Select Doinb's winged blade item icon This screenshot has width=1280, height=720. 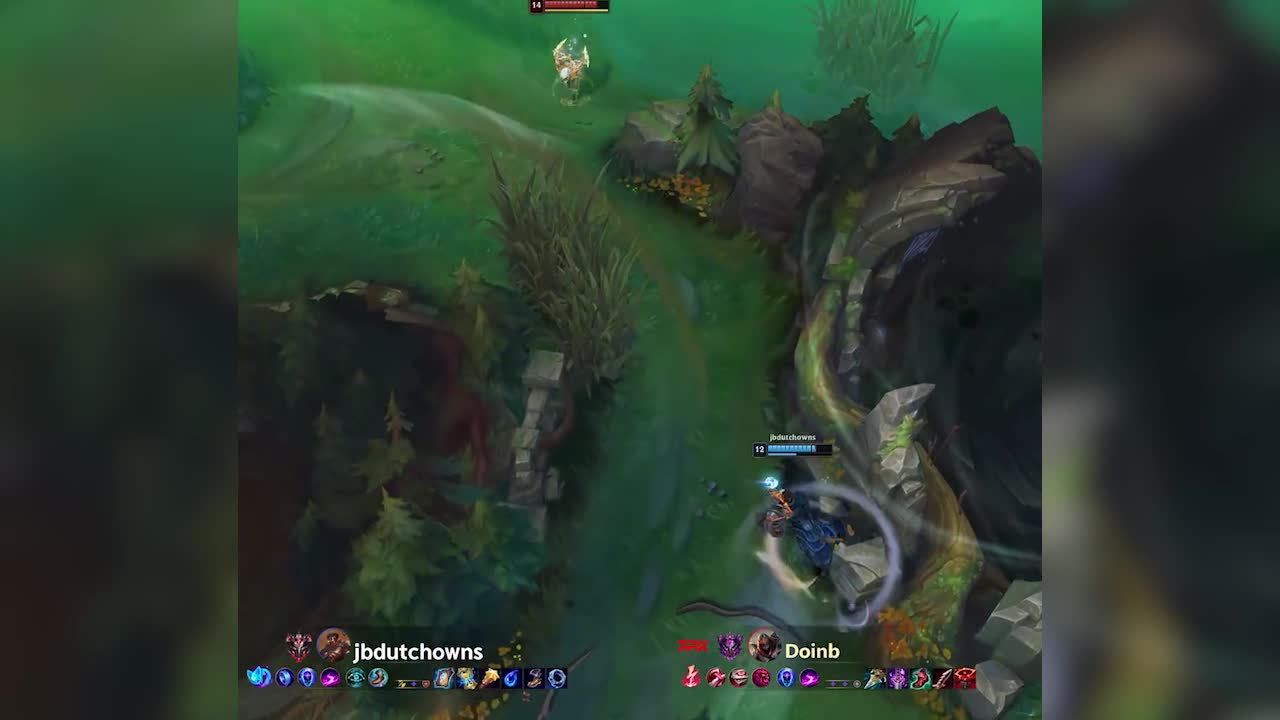pyautogui.click(x=875, y=678)
